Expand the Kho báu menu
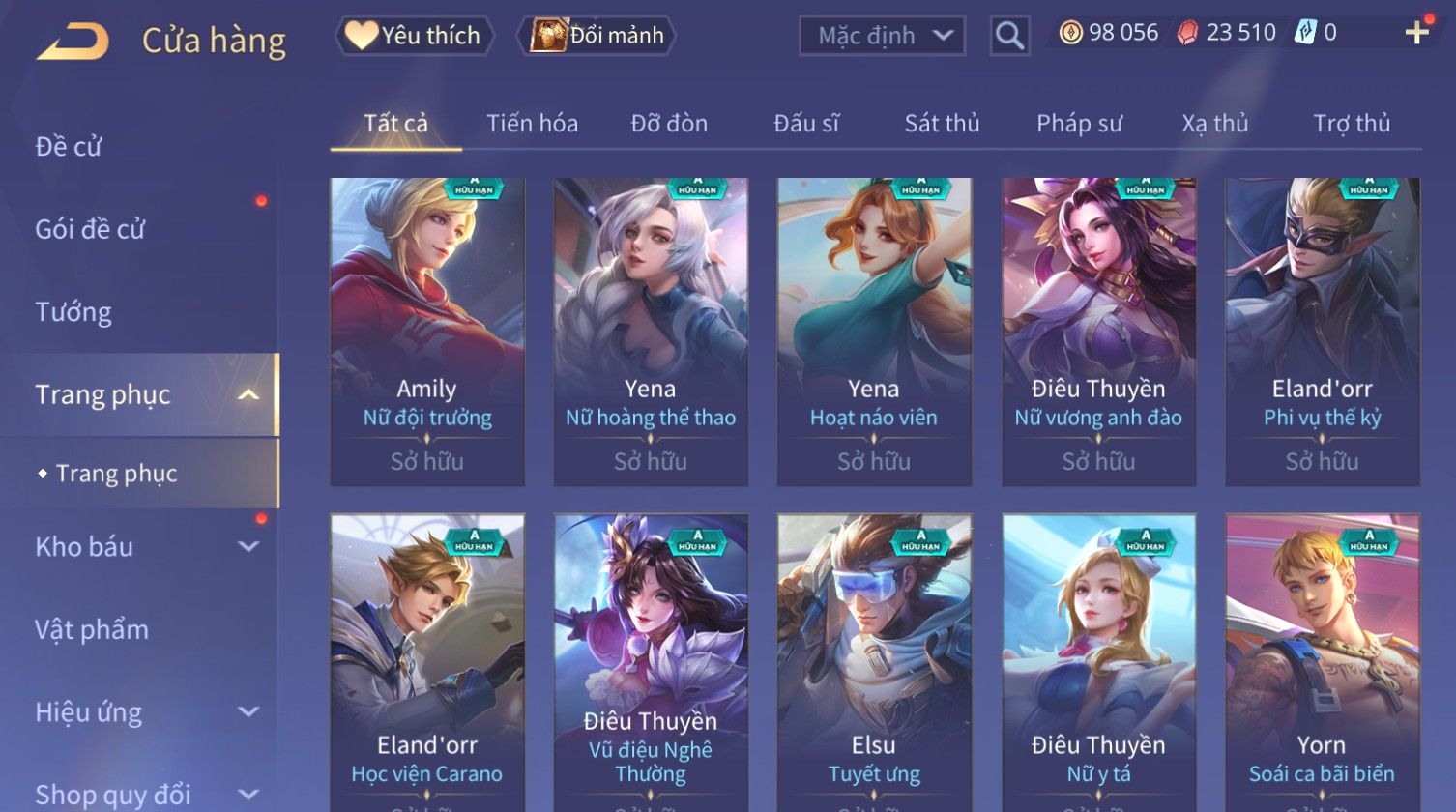1456x812 pixels. click(x=145, y=547)
